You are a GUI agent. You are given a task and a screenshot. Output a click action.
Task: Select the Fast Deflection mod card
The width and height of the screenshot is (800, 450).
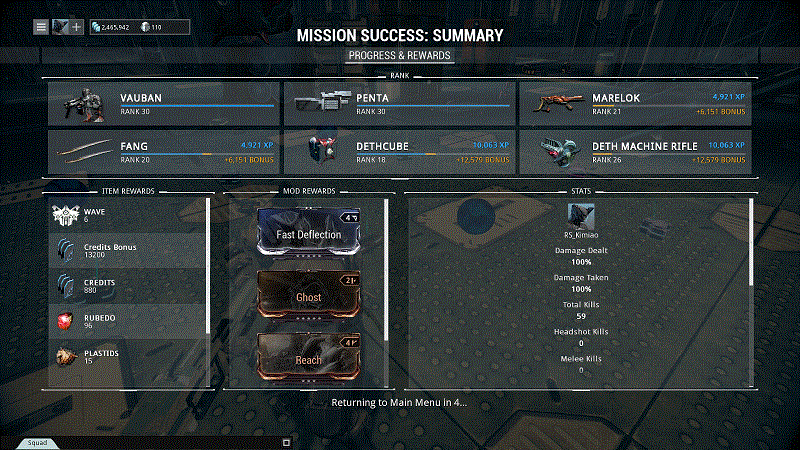click(309, 234)
